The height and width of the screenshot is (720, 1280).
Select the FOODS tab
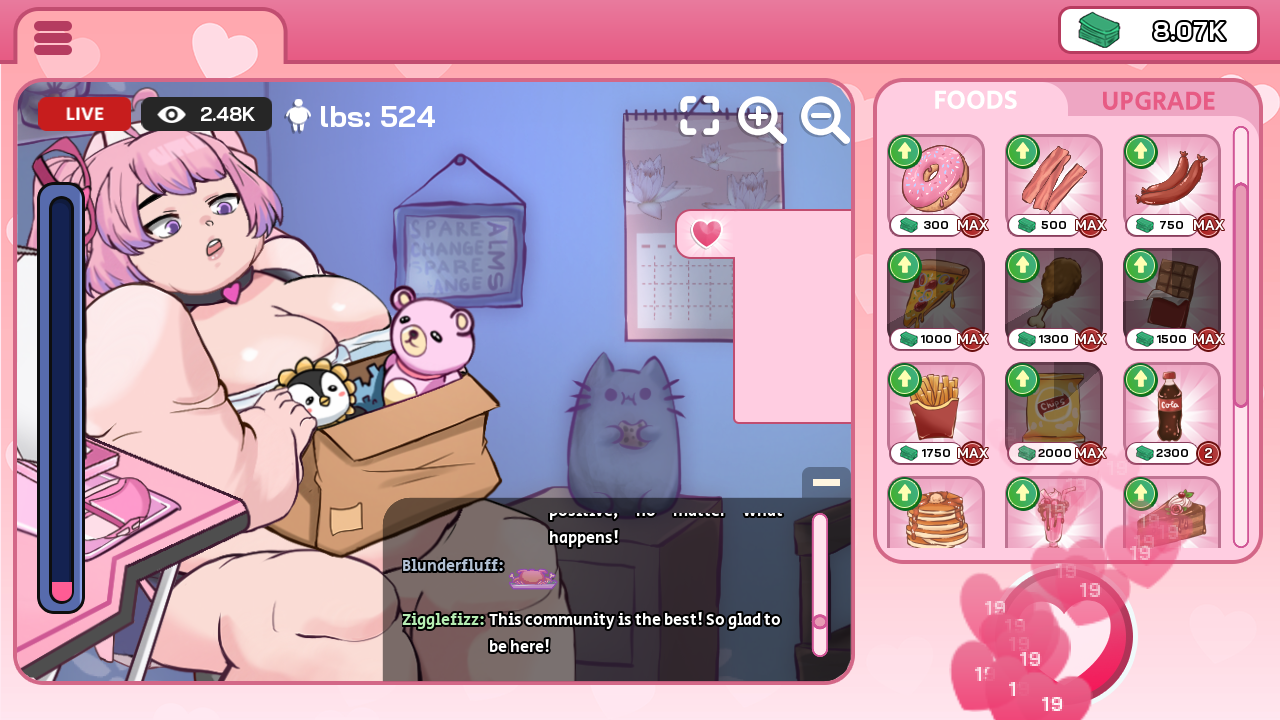pyautogui.click(x=975, y=100)
